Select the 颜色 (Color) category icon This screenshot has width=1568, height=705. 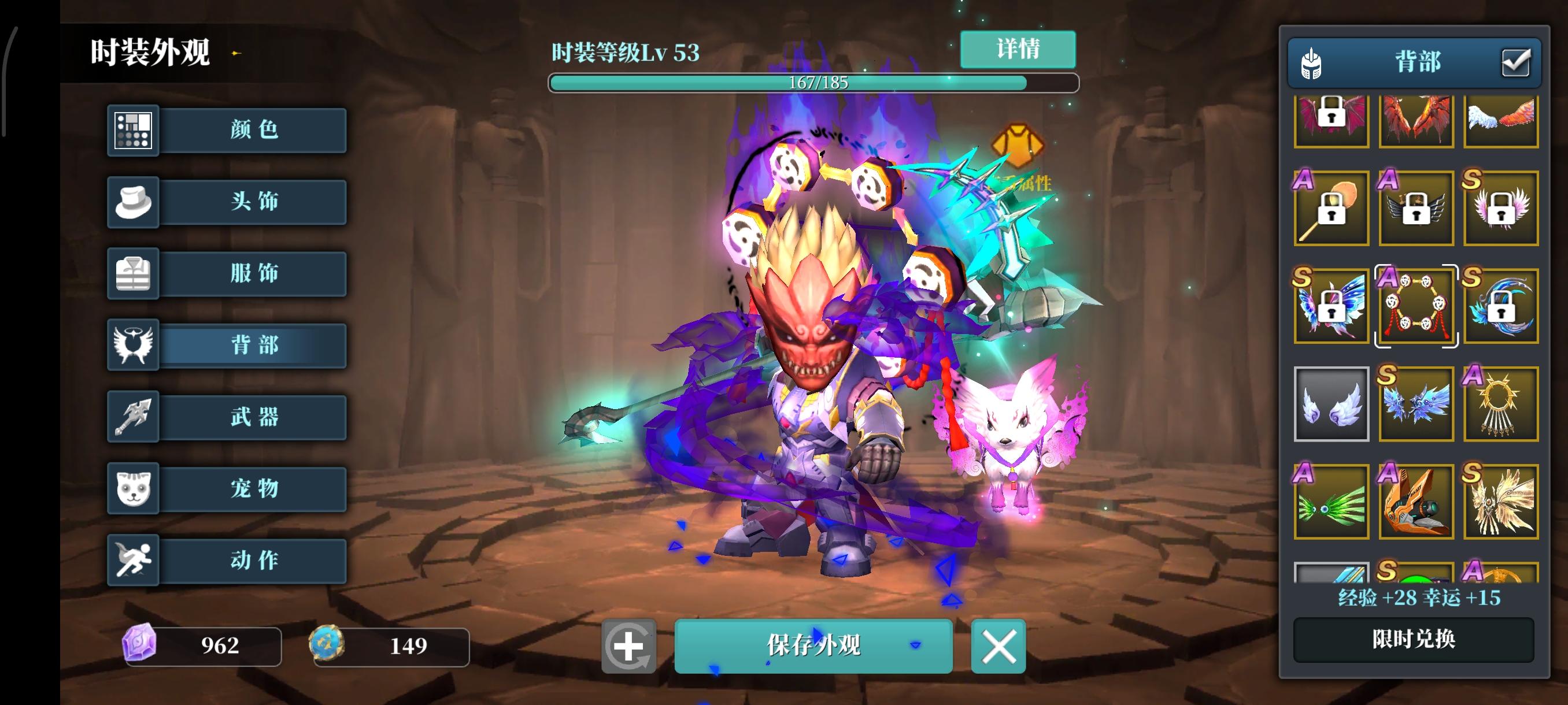pyautogui.click(x=135, y=129)
